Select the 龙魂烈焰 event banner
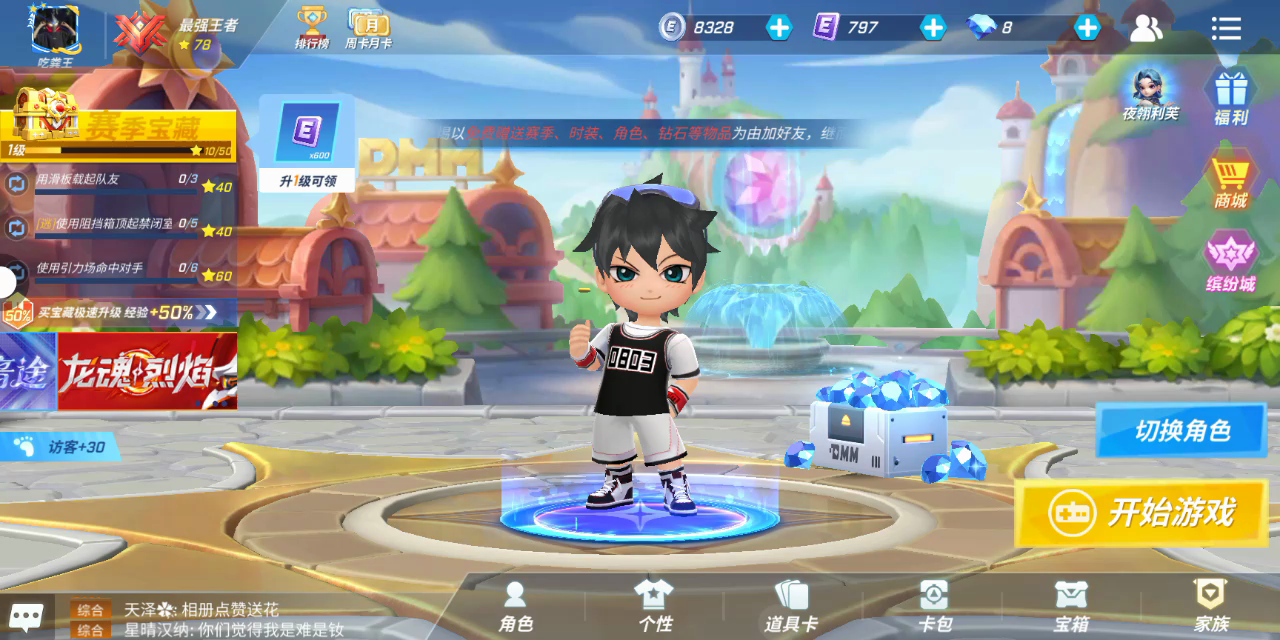1280x640 pixels. pos(147,371)
